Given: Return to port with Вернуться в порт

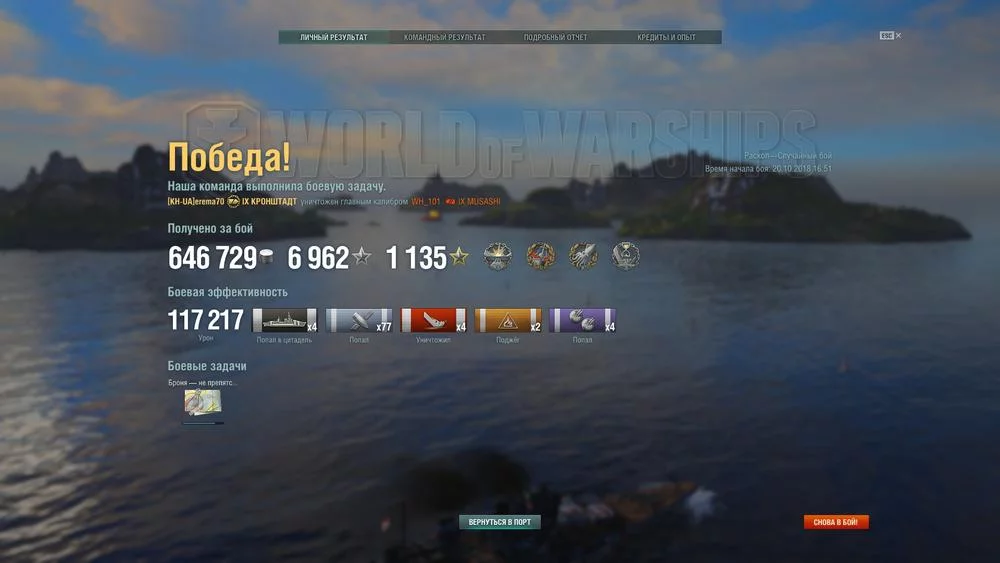Looking at the screenshot, I should [x=499, y=522].
